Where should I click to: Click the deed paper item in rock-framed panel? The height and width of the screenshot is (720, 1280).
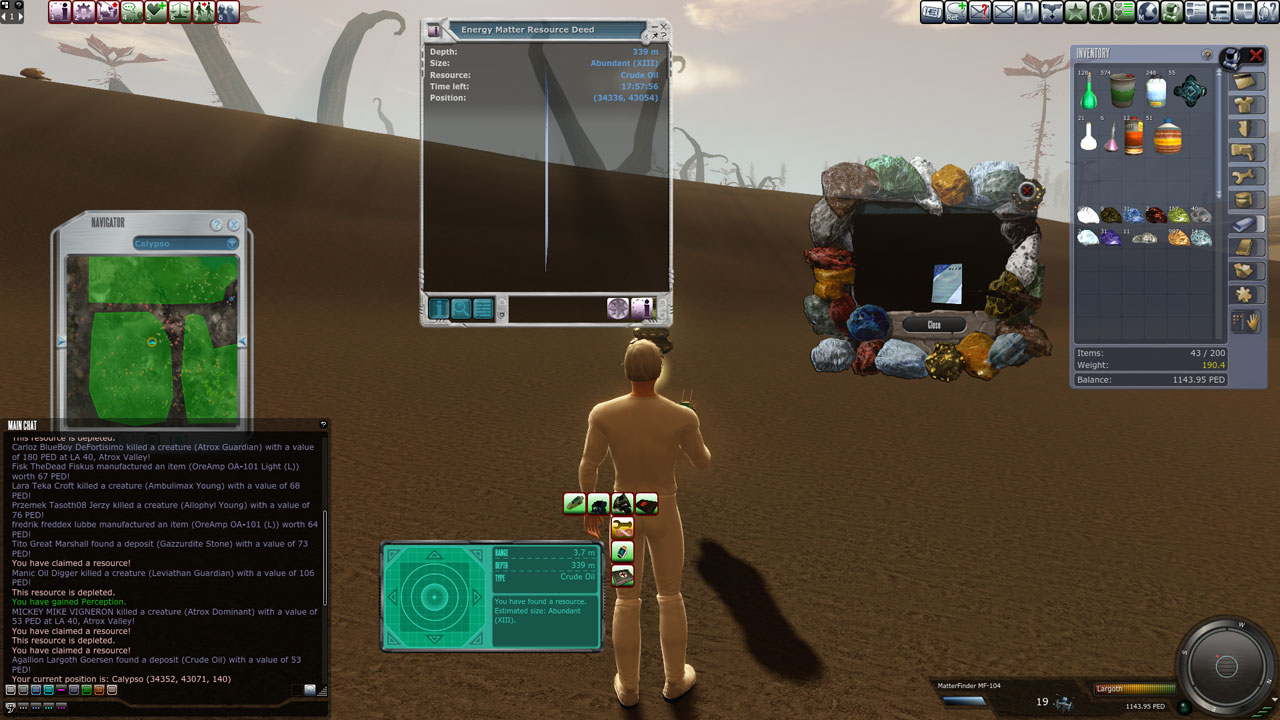click(947, 283)
